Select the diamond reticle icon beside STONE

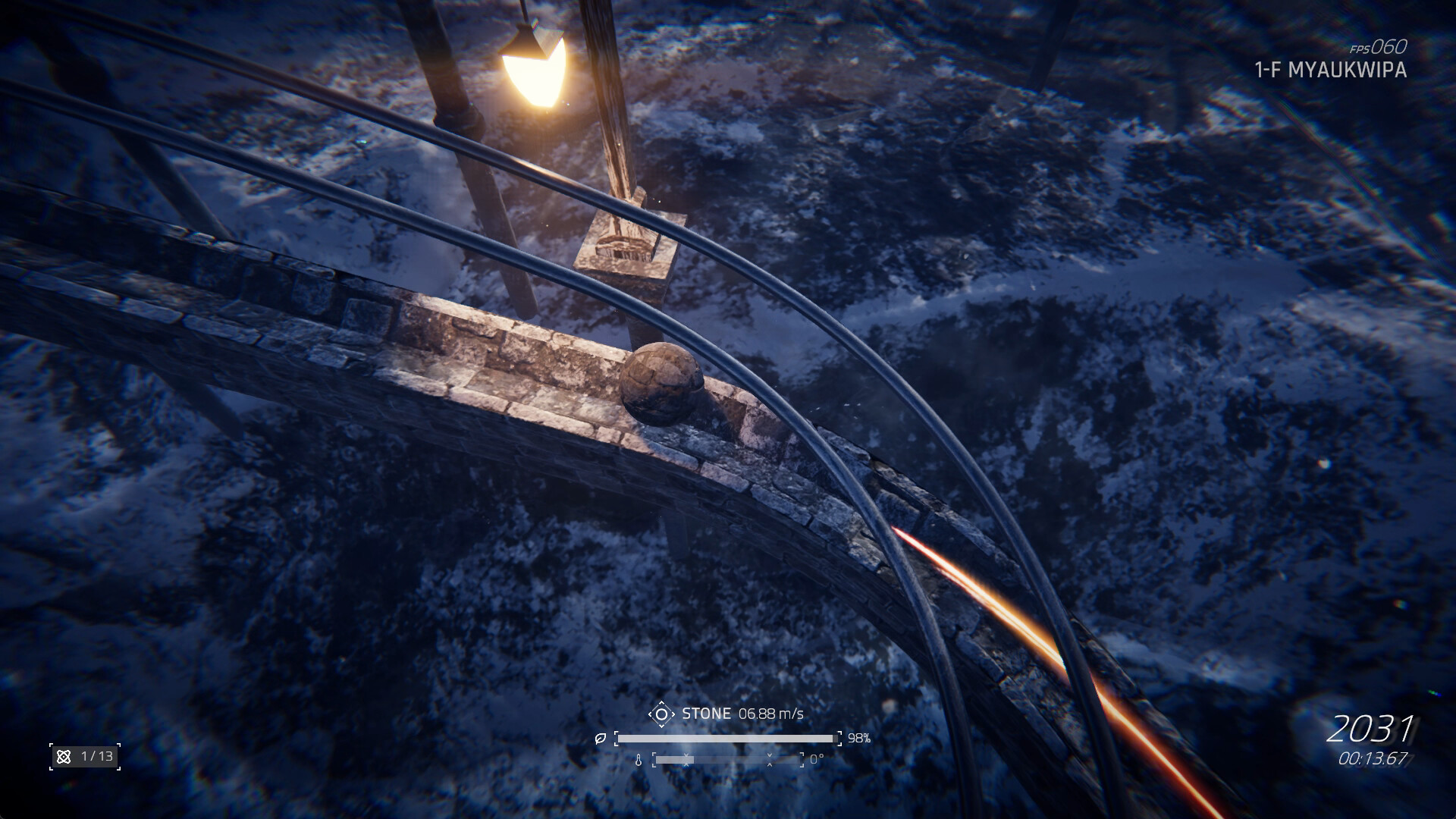pos(661,713)
